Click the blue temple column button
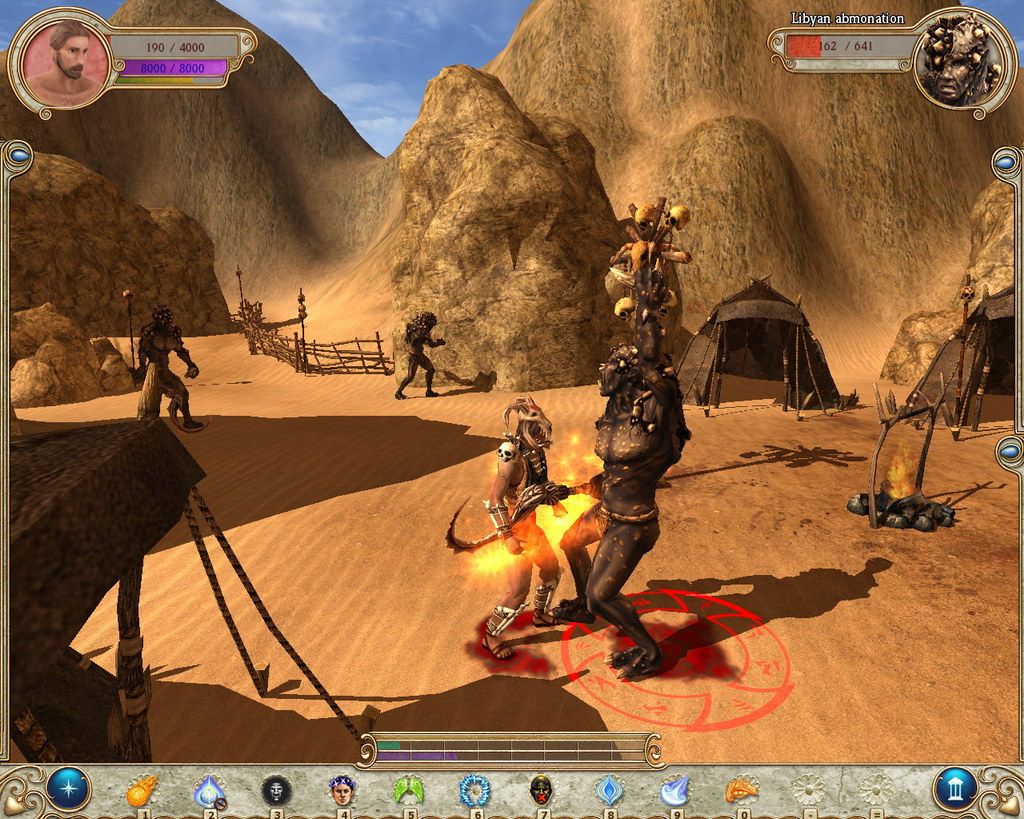The image size is (1024, 819). [955, 789]
